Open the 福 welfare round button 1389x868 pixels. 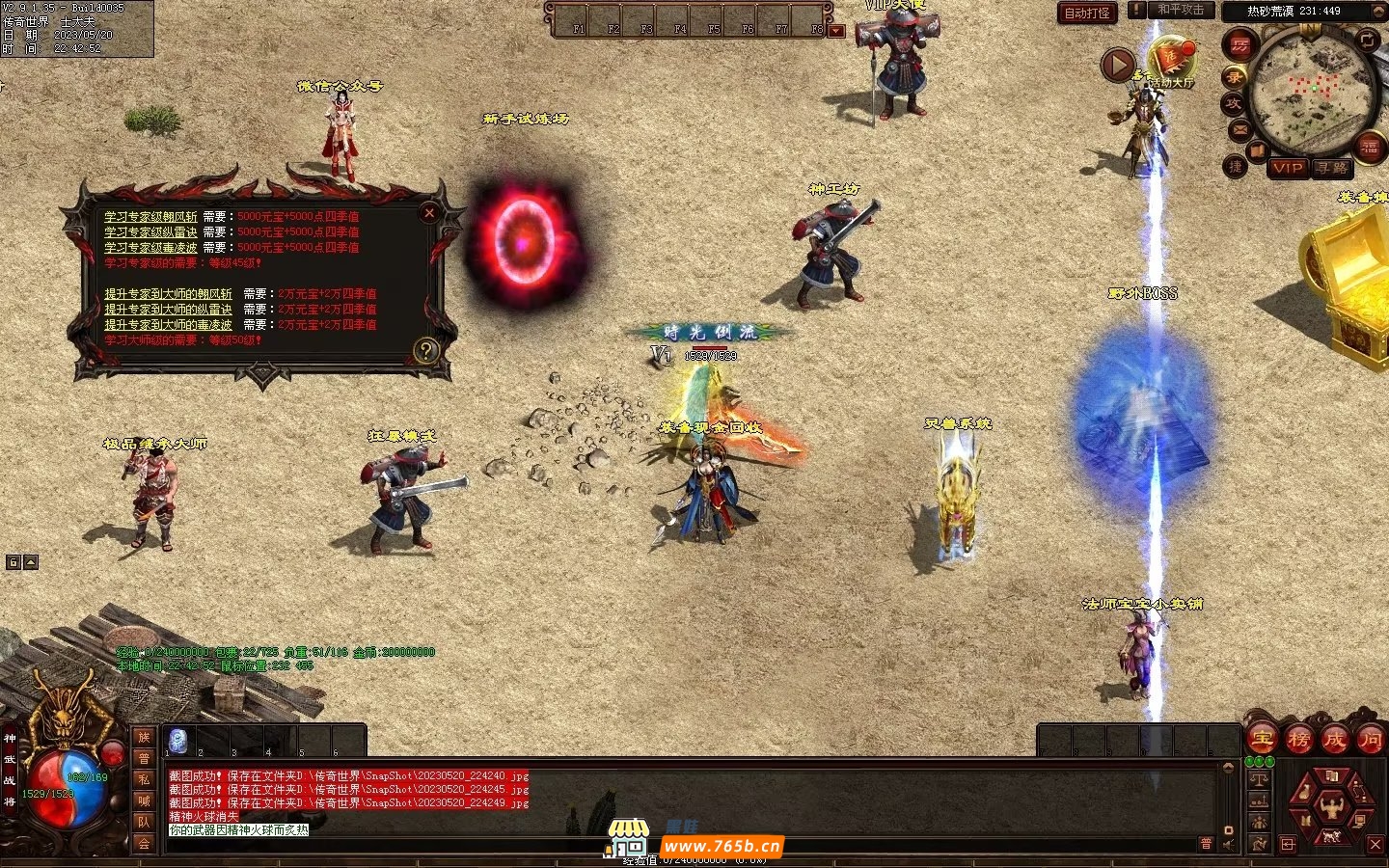[x=1369, y=148]
